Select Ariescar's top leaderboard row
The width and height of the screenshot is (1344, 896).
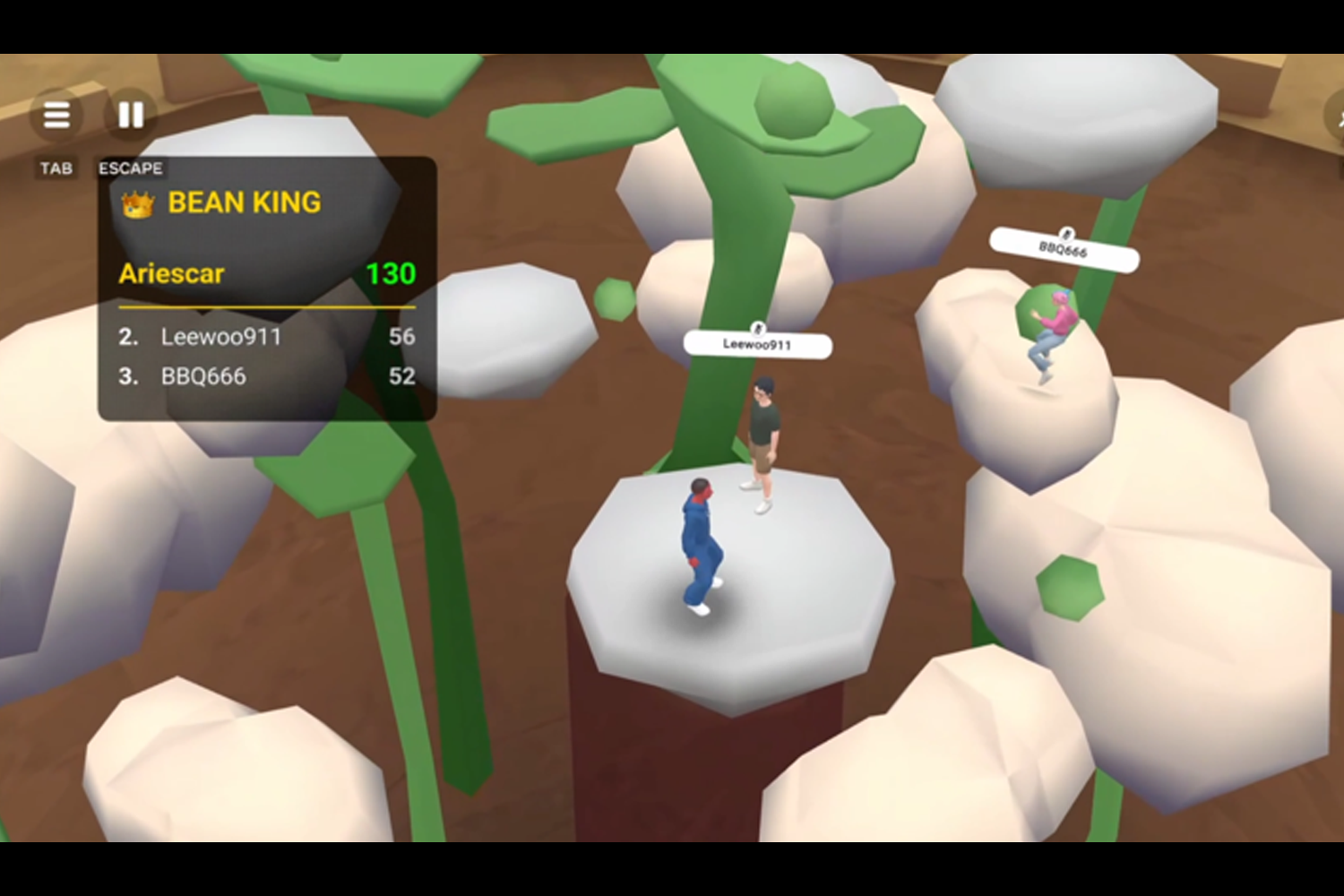266,273
